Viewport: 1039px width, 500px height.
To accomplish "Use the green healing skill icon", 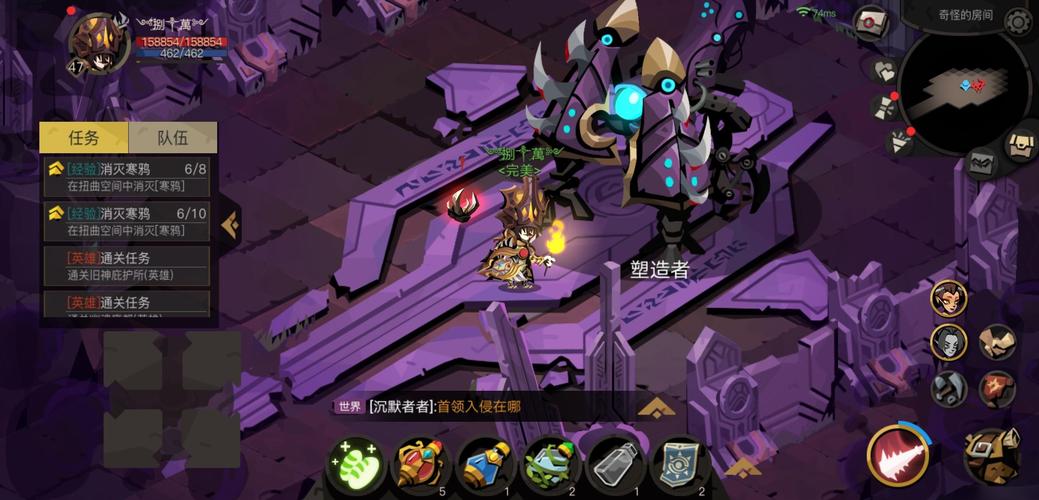I will [x=356, y=466].
